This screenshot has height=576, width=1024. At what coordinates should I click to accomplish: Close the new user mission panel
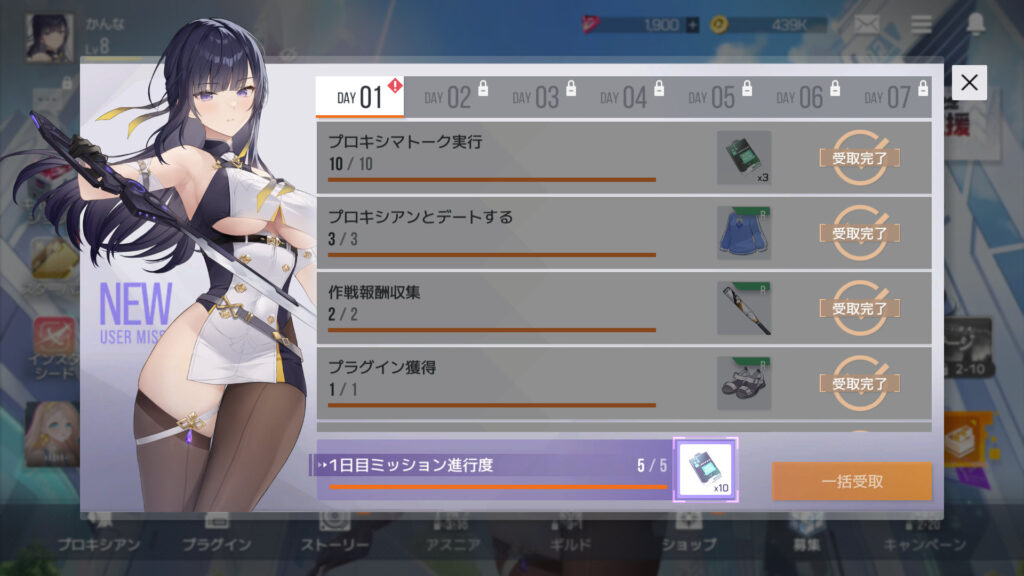coord(968,83)
